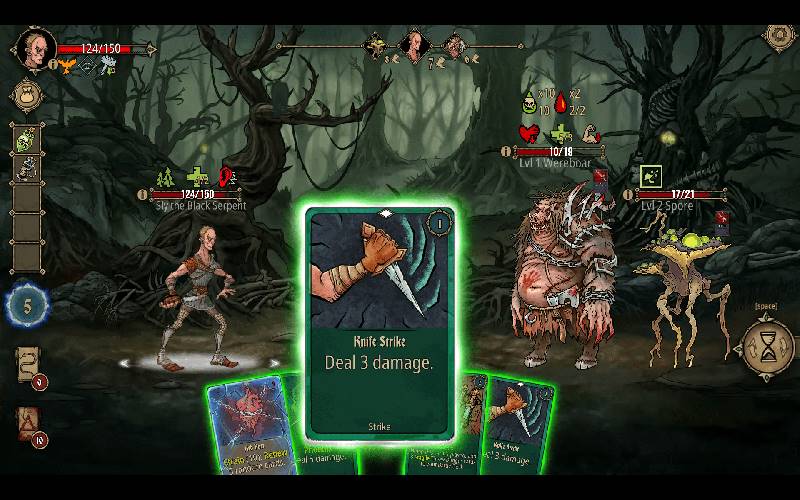Inspect the hero's green cross buff icon
The width and height of the screenshot is (800, 500).
198,177
